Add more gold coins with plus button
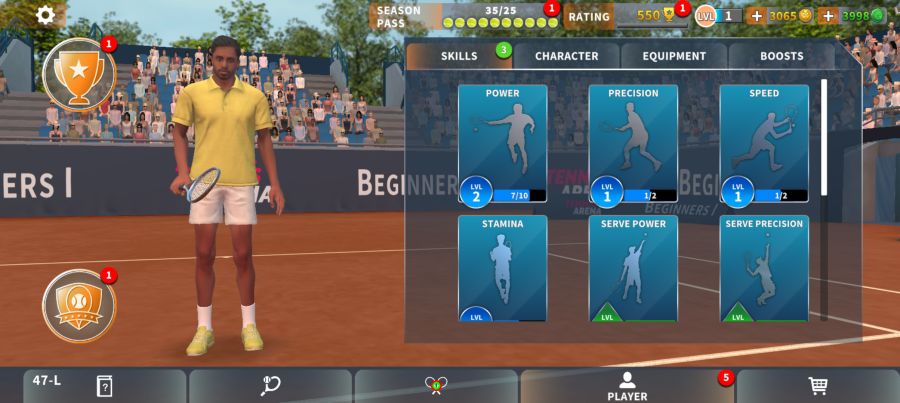Screen dimensions: 900x403 pyautogui.click(x=756, y=16)
